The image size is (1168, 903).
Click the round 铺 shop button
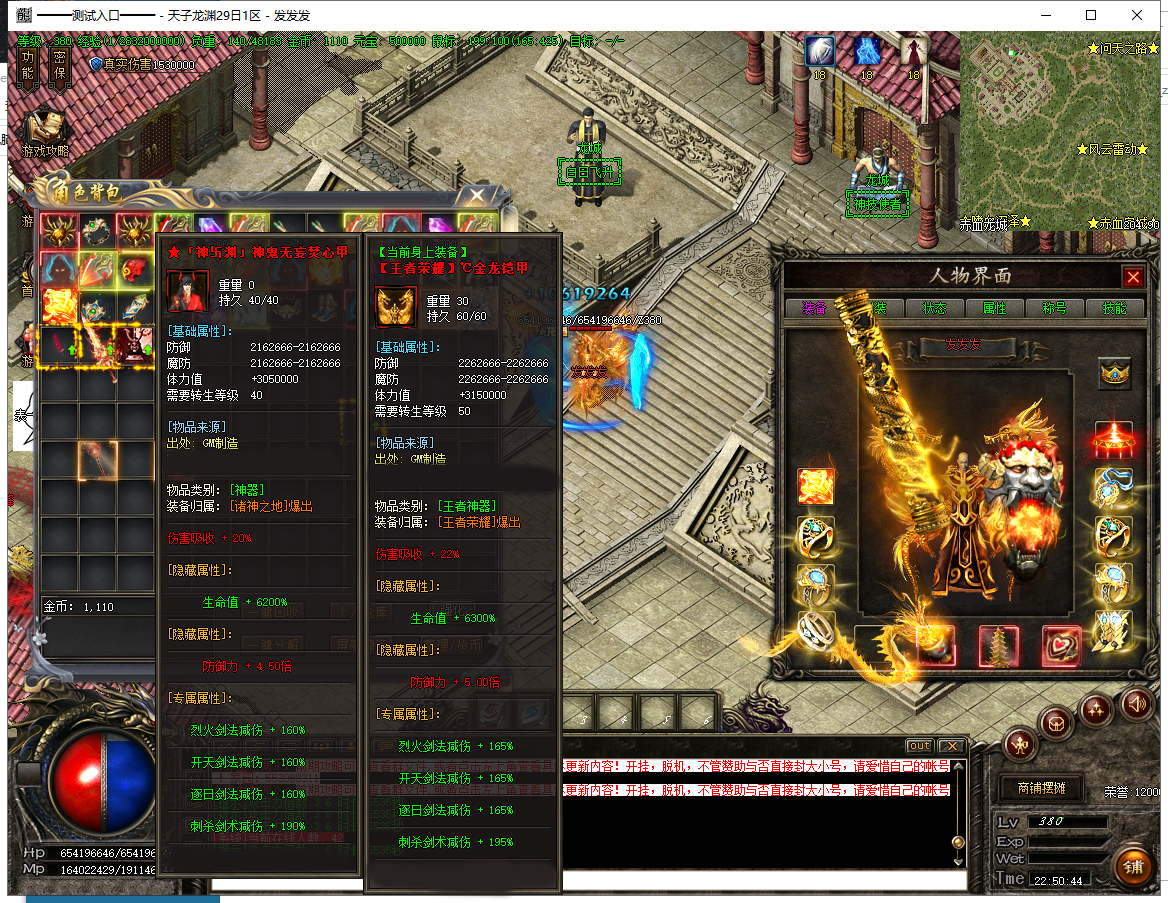[x=1133, y=866]
